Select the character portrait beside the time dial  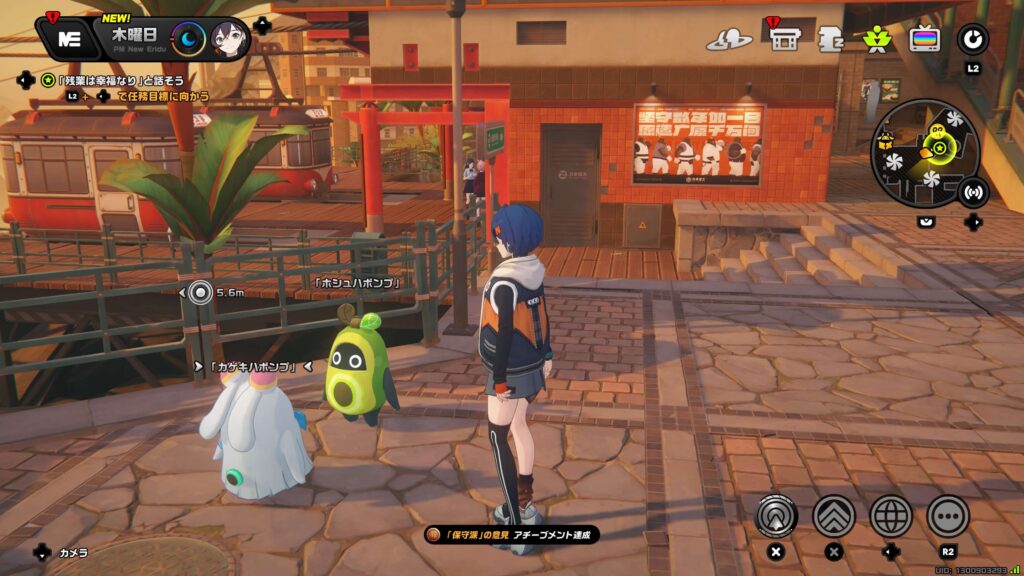click(x=229, y=40)
